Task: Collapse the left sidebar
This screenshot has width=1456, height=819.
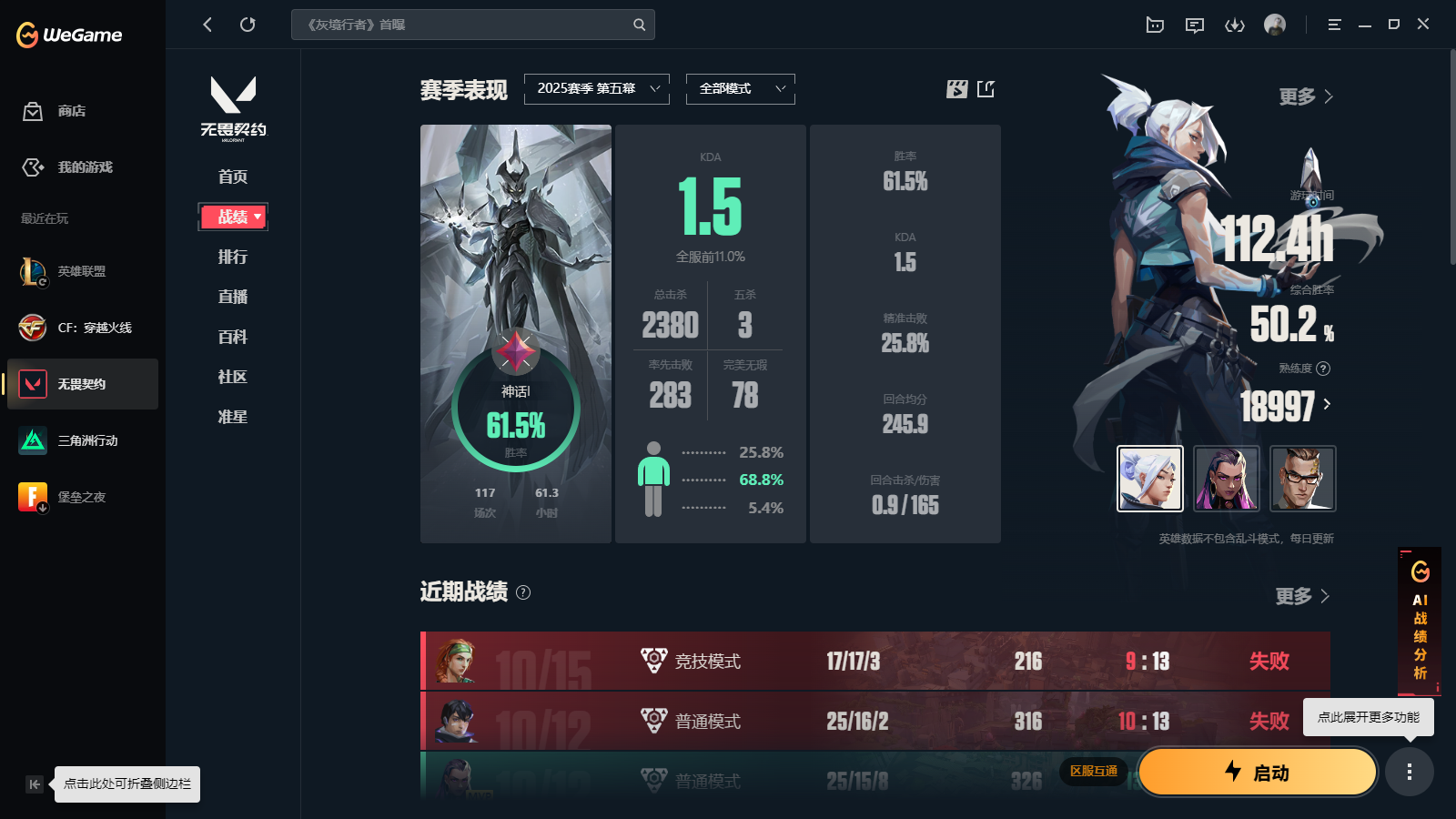Action: tap(34, 784)
